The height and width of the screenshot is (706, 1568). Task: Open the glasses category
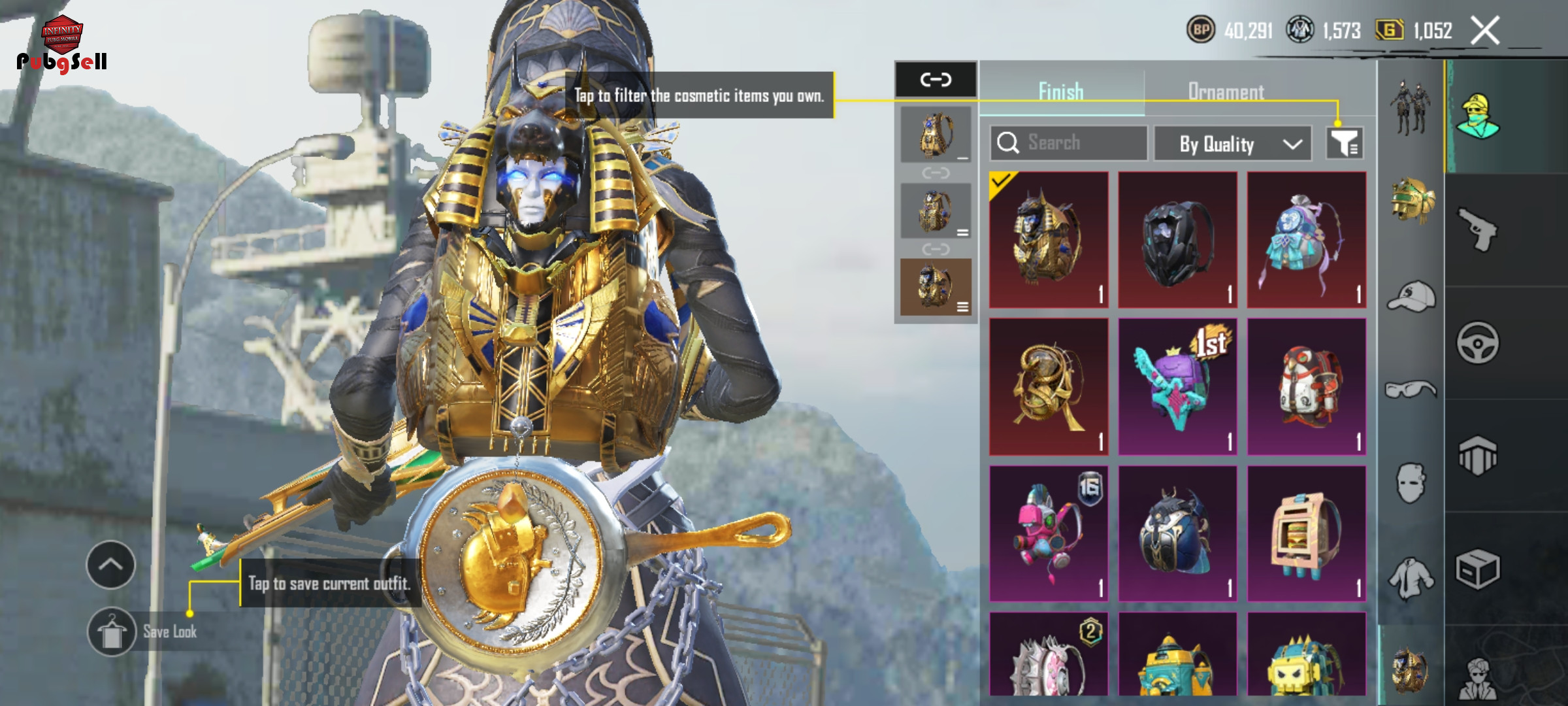coord(1411,390)
